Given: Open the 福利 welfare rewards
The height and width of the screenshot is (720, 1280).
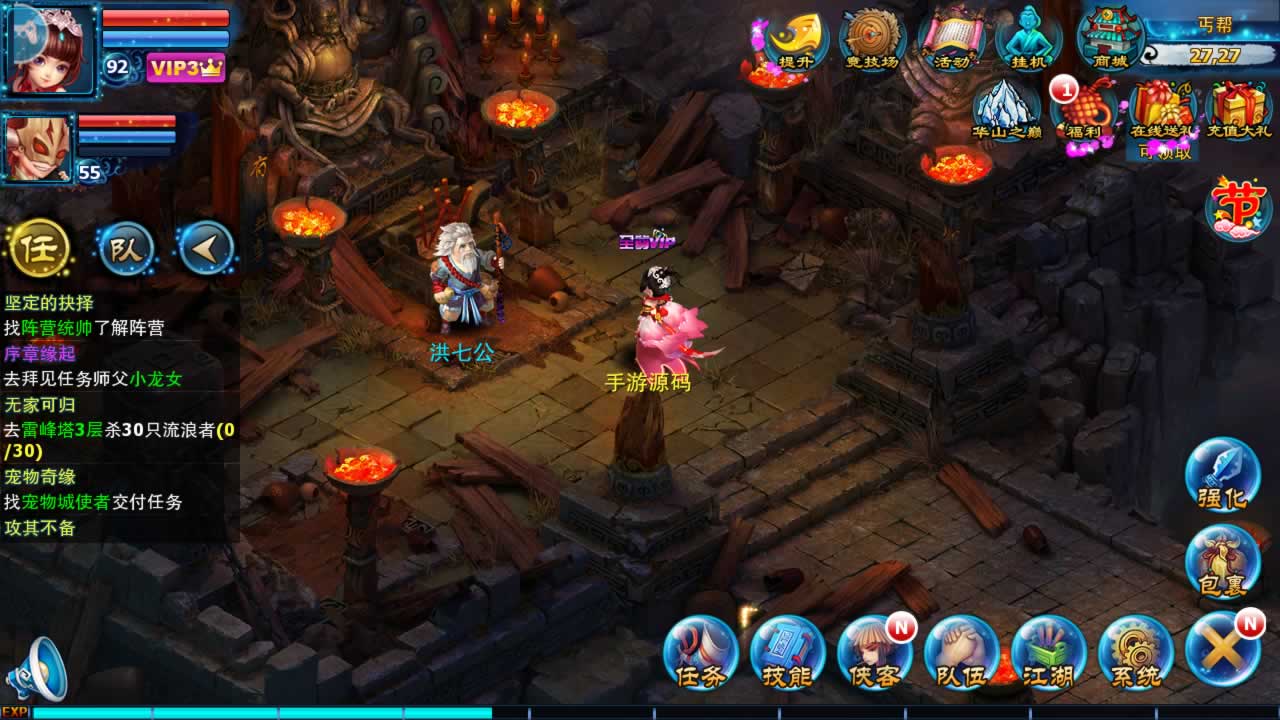Looking at the screenshot, I should 1083,110.
